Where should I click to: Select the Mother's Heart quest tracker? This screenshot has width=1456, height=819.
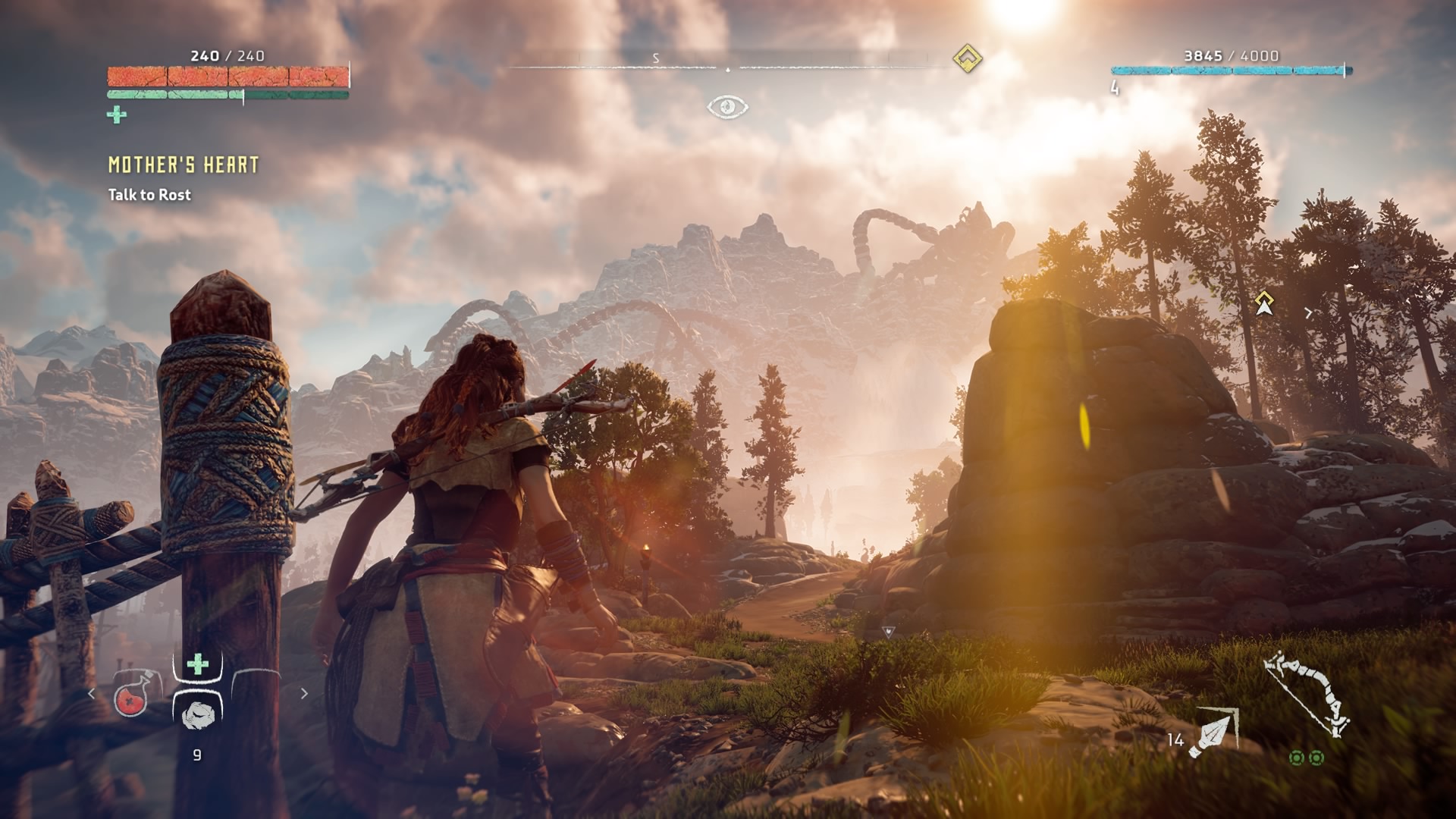(183, 165)
